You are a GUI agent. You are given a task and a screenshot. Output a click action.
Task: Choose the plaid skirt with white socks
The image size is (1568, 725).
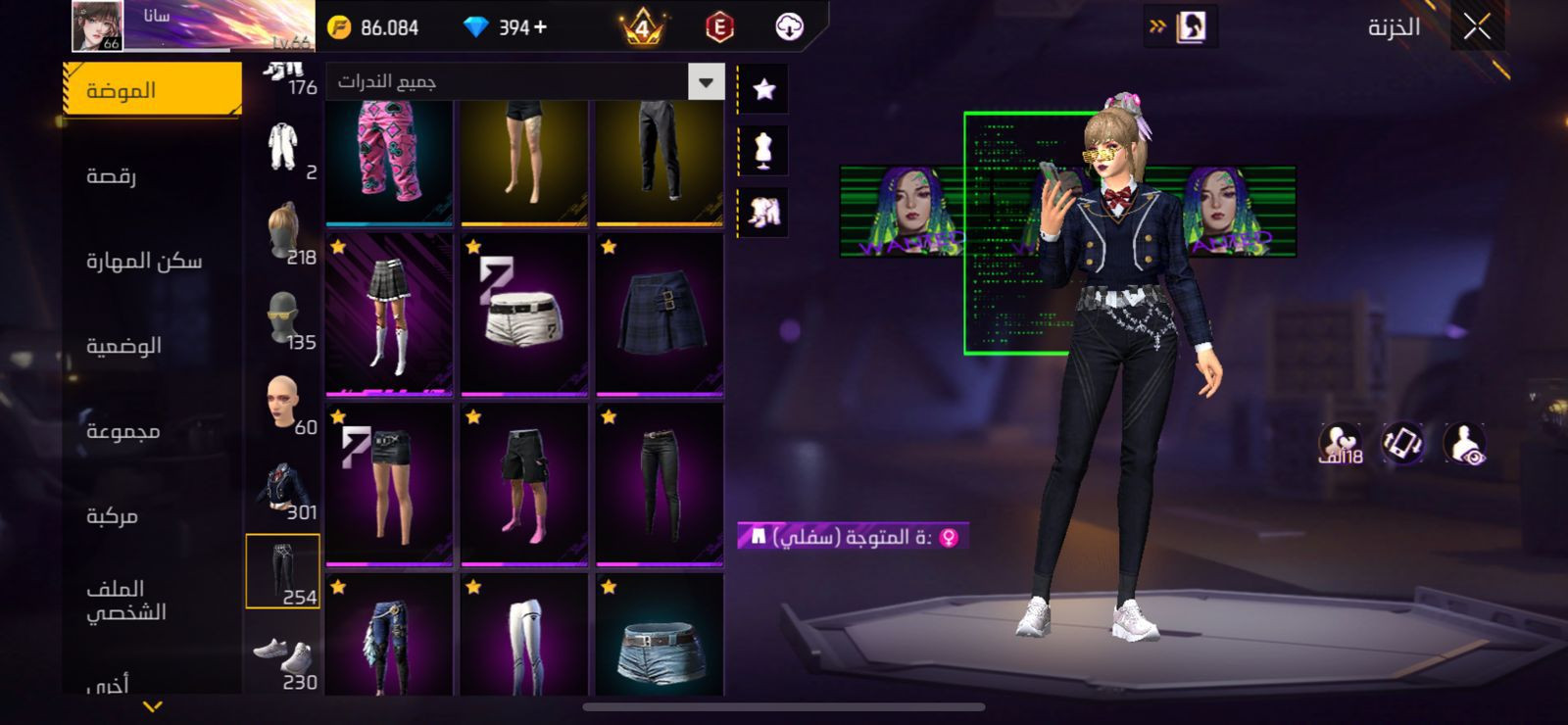[389, 314]
